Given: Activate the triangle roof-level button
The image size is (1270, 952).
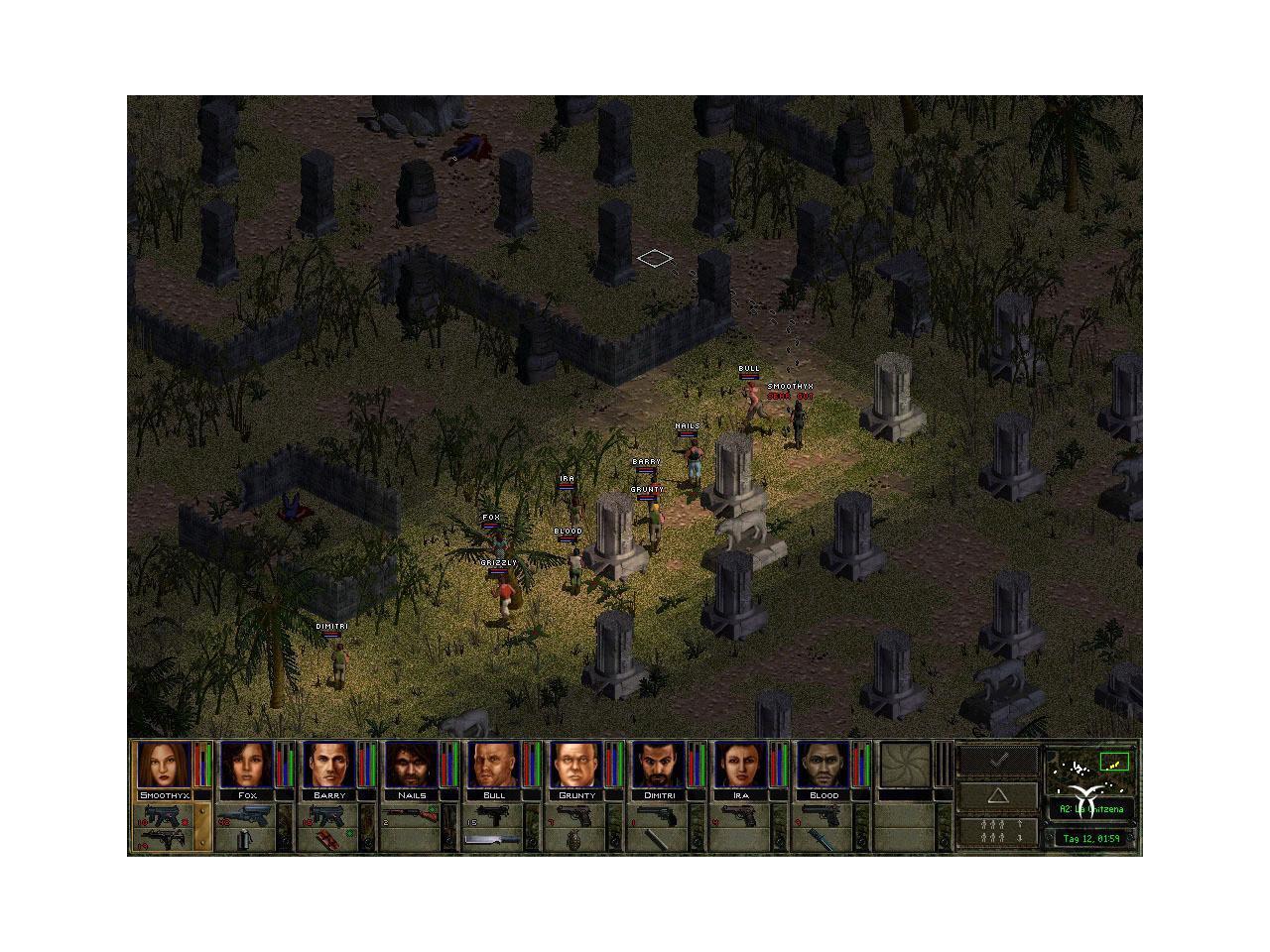Looking at the screenshot, I should [x=997, y=795].
